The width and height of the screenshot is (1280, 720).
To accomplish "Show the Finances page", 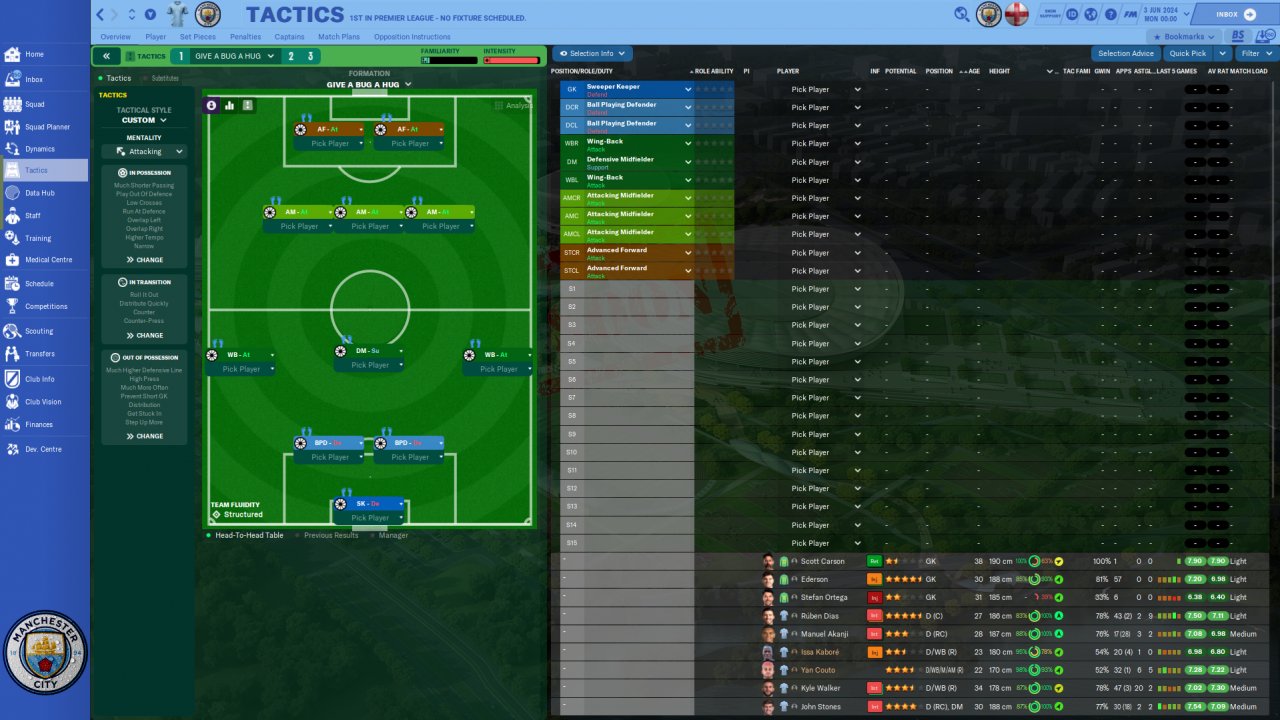I will tap(39, 425).
